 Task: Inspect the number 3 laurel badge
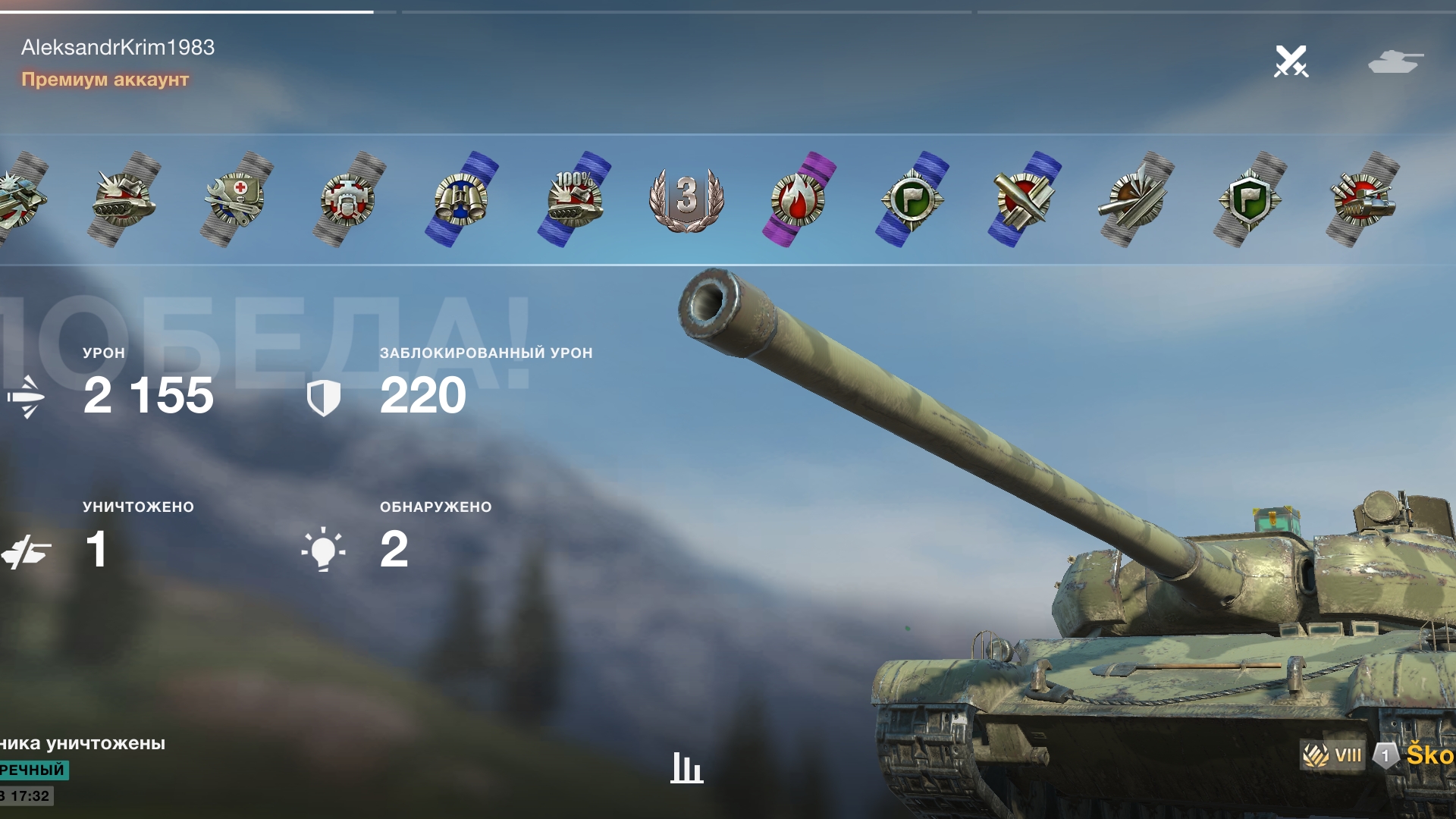pos(686,199)
